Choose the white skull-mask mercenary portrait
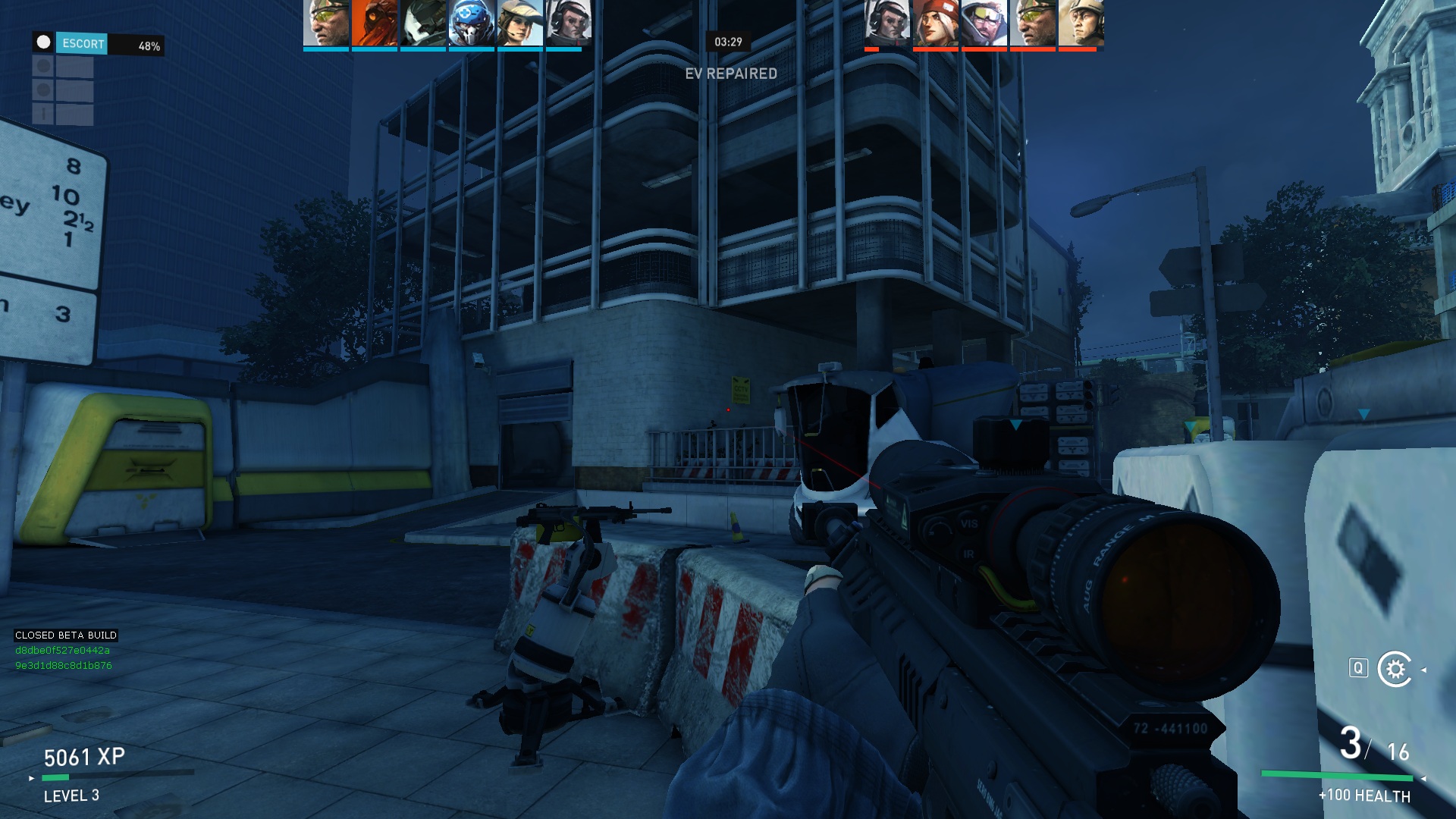1456x819 pixels. (x=423, y=23)
